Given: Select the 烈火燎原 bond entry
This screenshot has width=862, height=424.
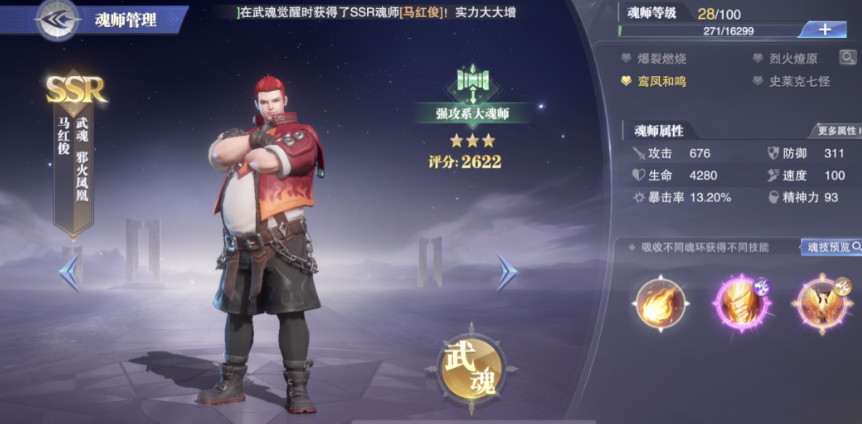Looking at the screenshot, I should pyautogui.click(x=789, y=59).
